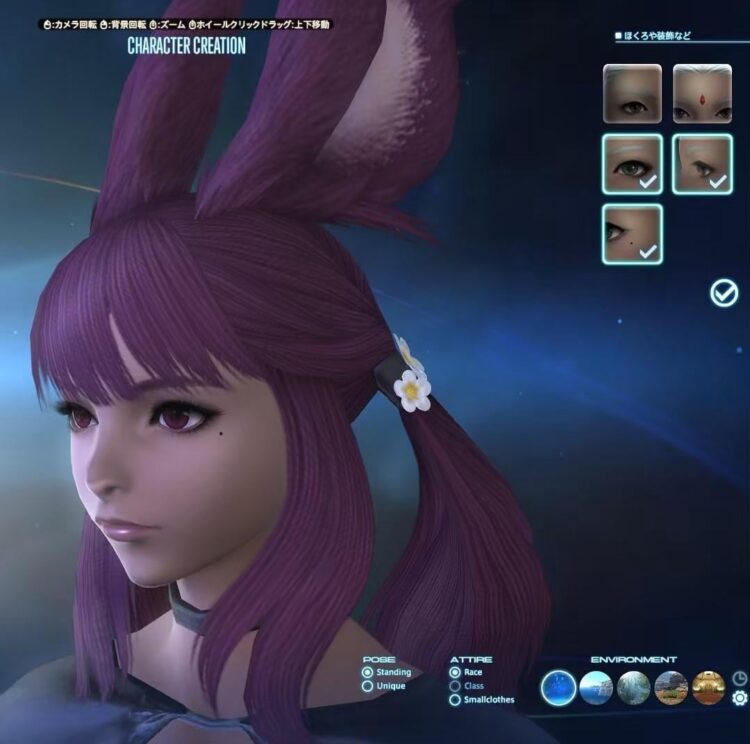Click the clock time-of-day icon

click(740, 678)
